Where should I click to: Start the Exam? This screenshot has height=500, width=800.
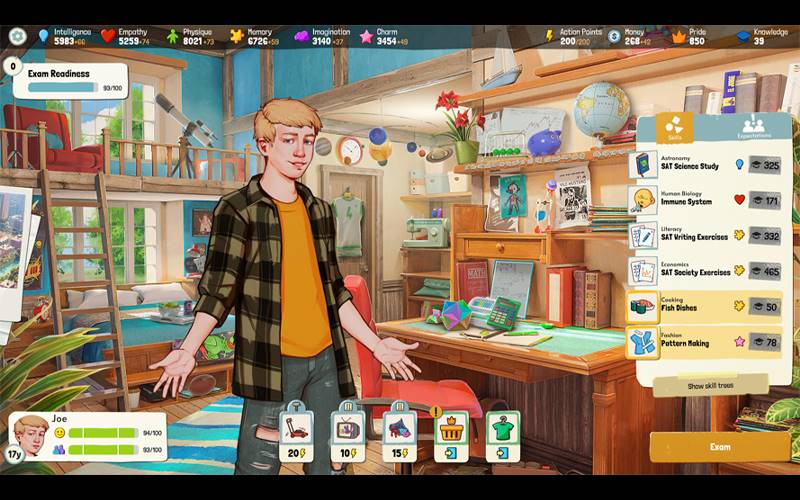[x=719, y=447]
